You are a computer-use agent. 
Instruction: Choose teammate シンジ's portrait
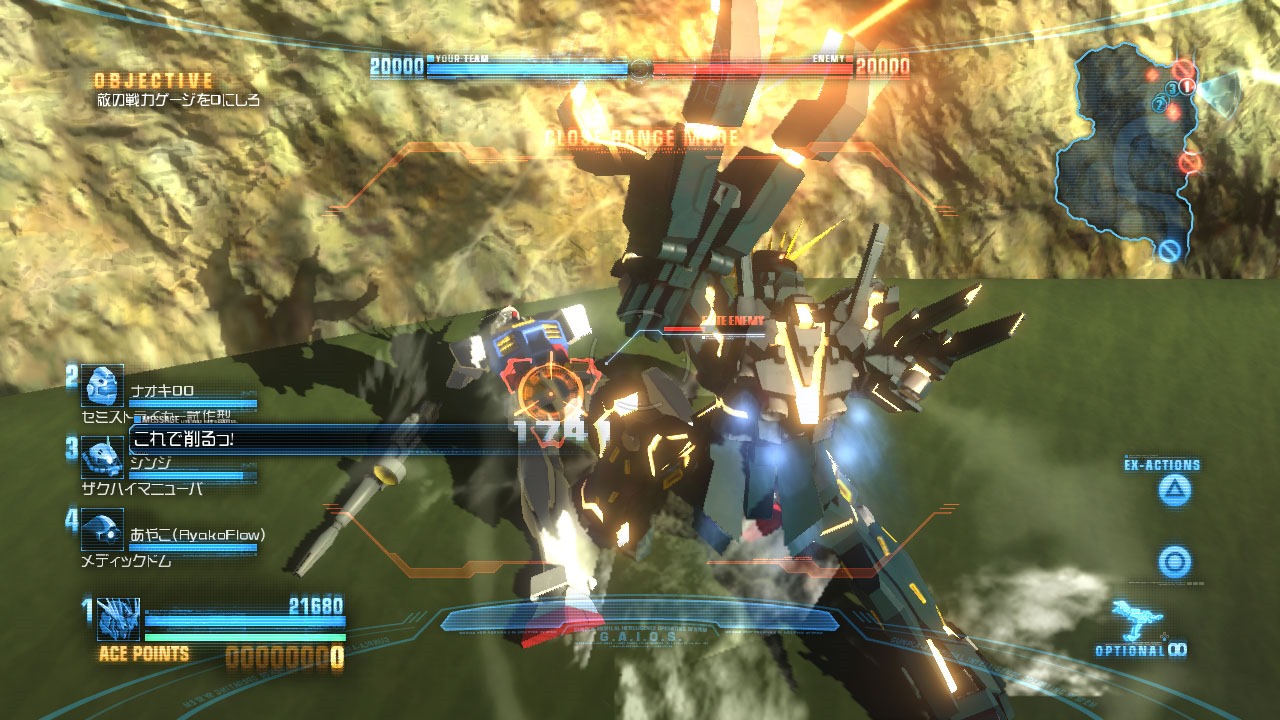102,456
